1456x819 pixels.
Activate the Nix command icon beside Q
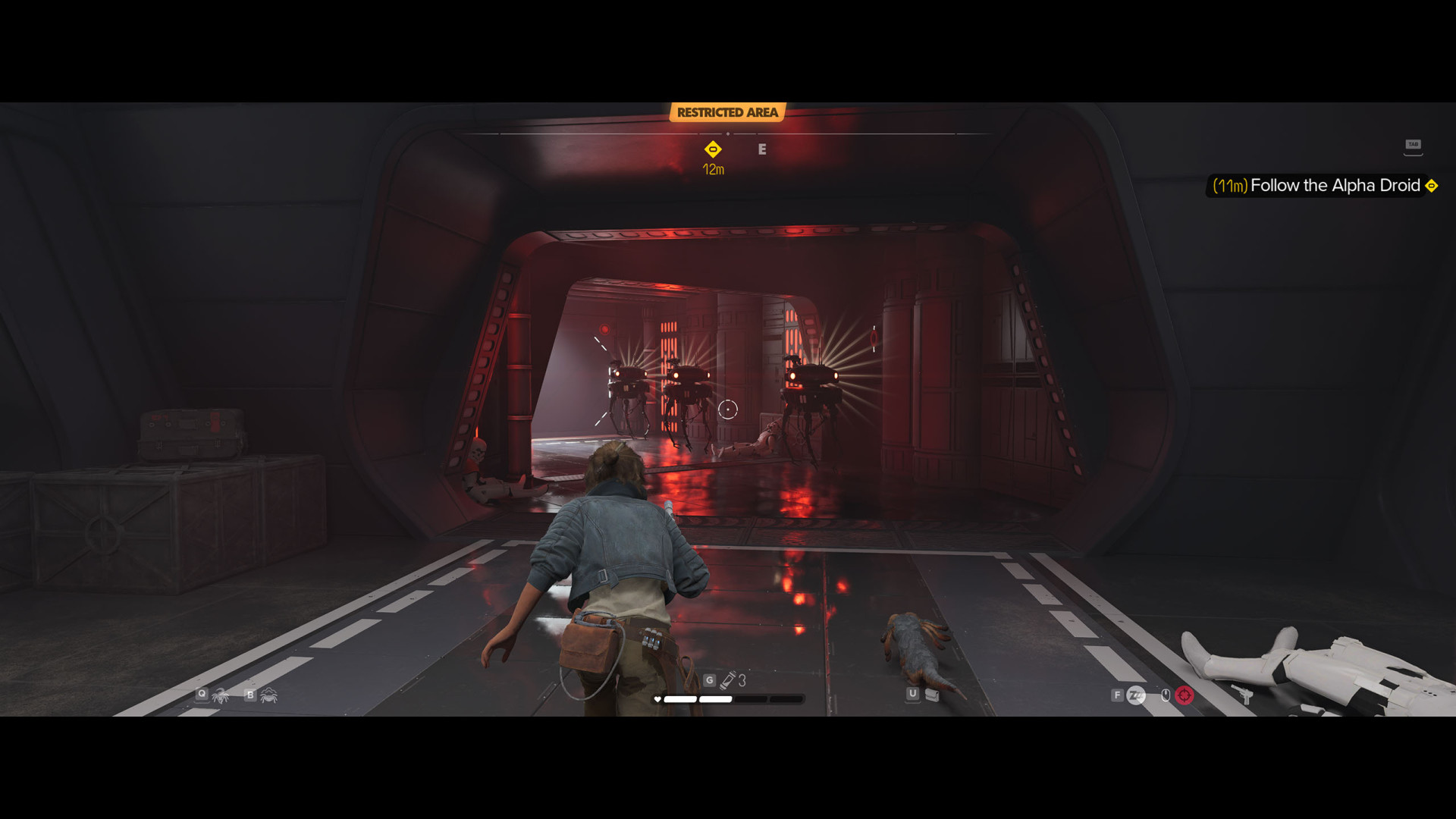(x=221, y=695)
